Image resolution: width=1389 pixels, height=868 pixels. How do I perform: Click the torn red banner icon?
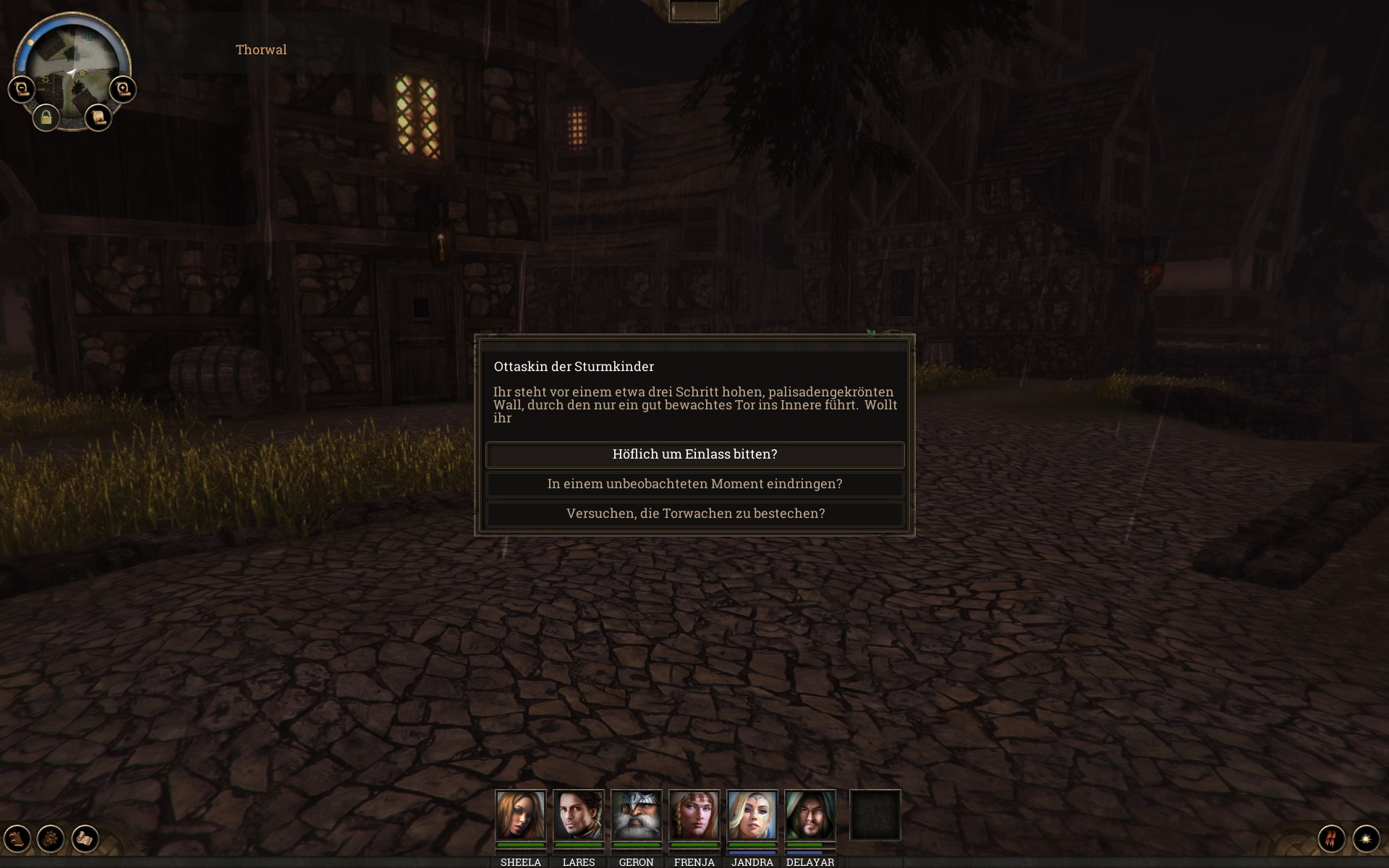click(1332, 838)
